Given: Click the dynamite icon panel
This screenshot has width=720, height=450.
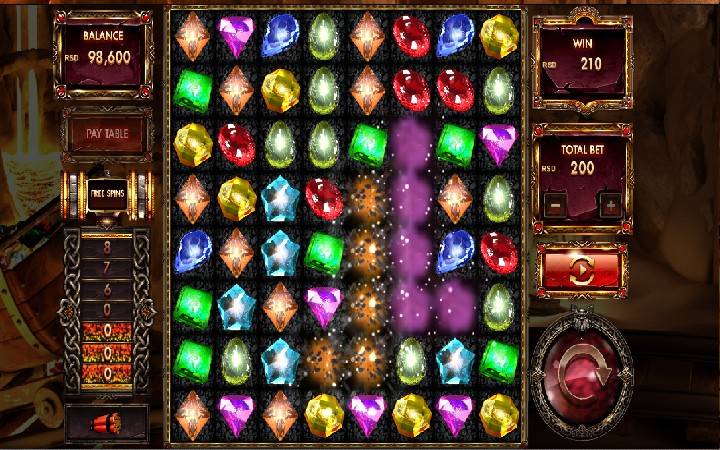Looking at the screenshot, I should point(106,422).
